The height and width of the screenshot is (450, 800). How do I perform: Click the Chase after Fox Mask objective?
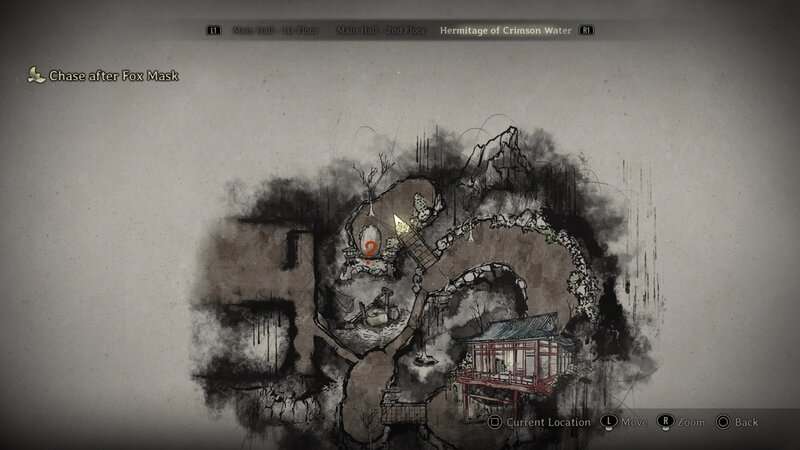coord(113,75)
